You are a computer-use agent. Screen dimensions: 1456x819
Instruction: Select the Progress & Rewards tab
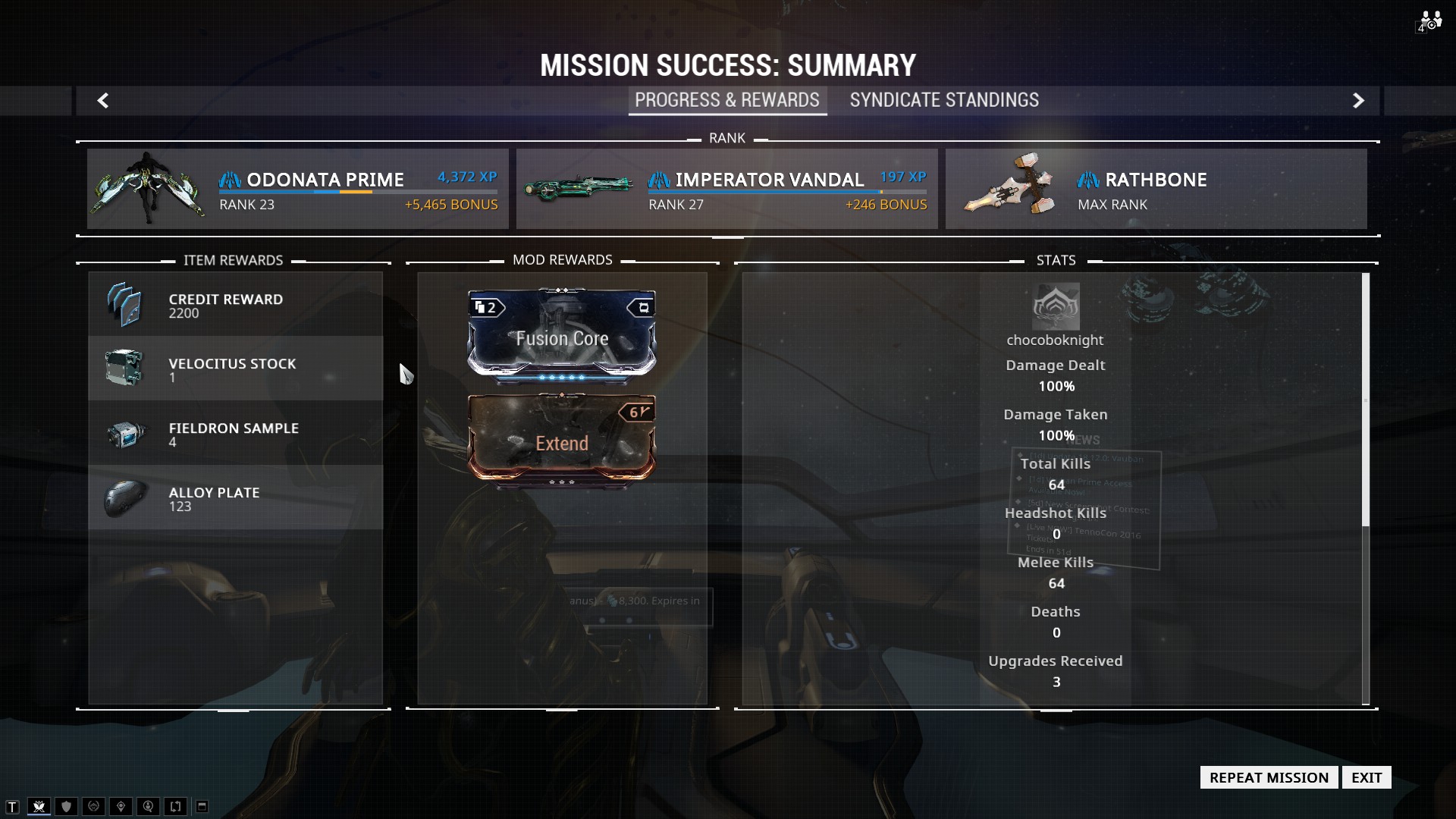pyautogui.click(x=726, y=100)
